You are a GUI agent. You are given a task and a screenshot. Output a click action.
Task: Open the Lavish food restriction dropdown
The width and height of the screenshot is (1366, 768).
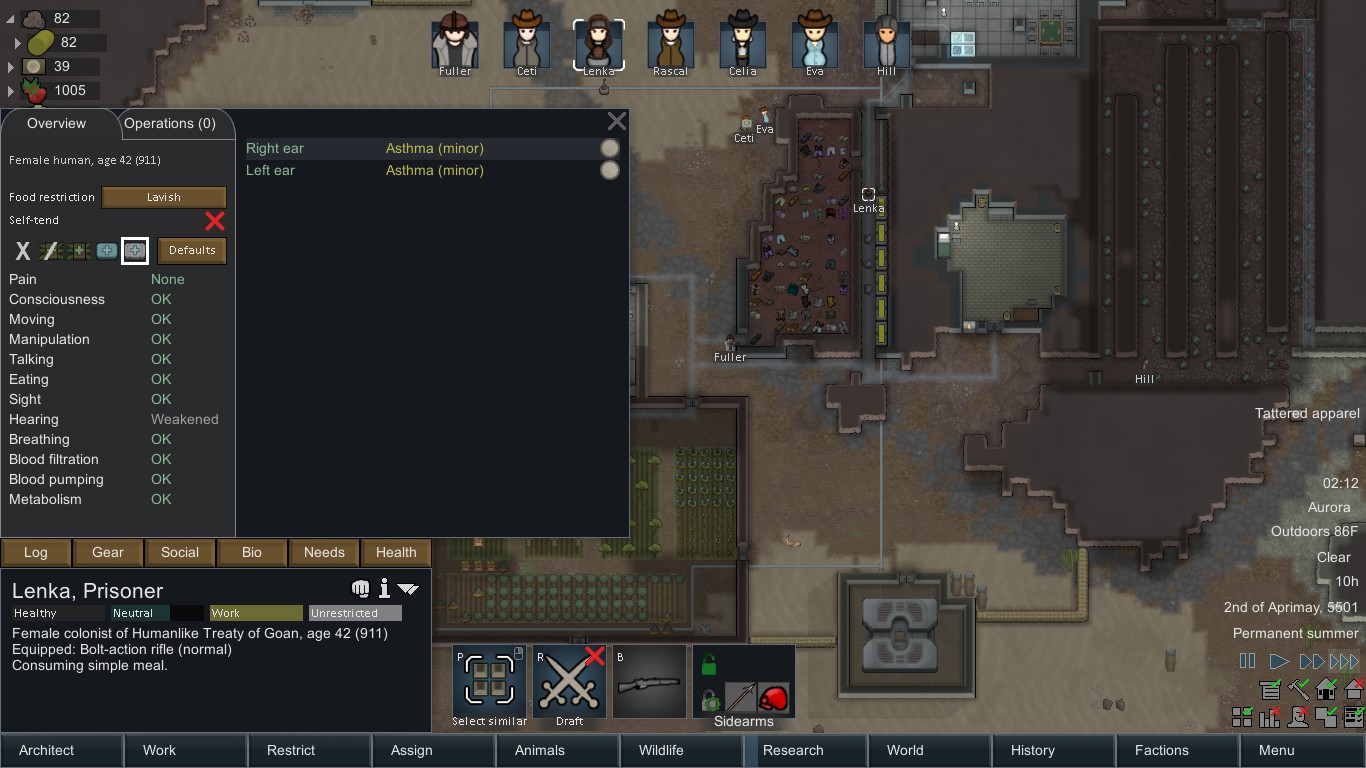coord(163,197)
